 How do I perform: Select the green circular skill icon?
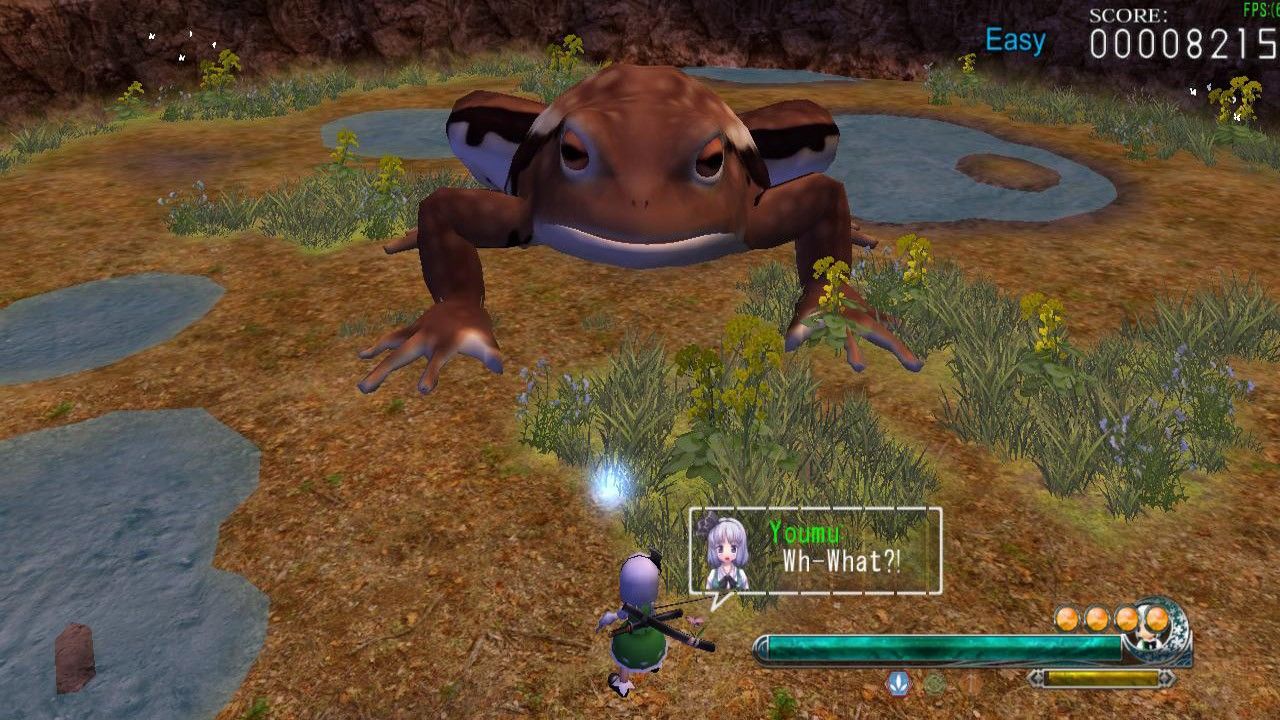coord(934,684)
